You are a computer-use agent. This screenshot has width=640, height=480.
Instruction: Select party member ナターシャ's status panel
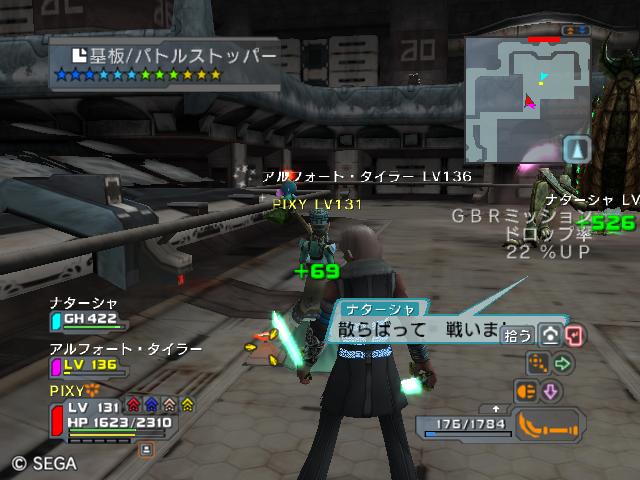[x=88, y=313]
